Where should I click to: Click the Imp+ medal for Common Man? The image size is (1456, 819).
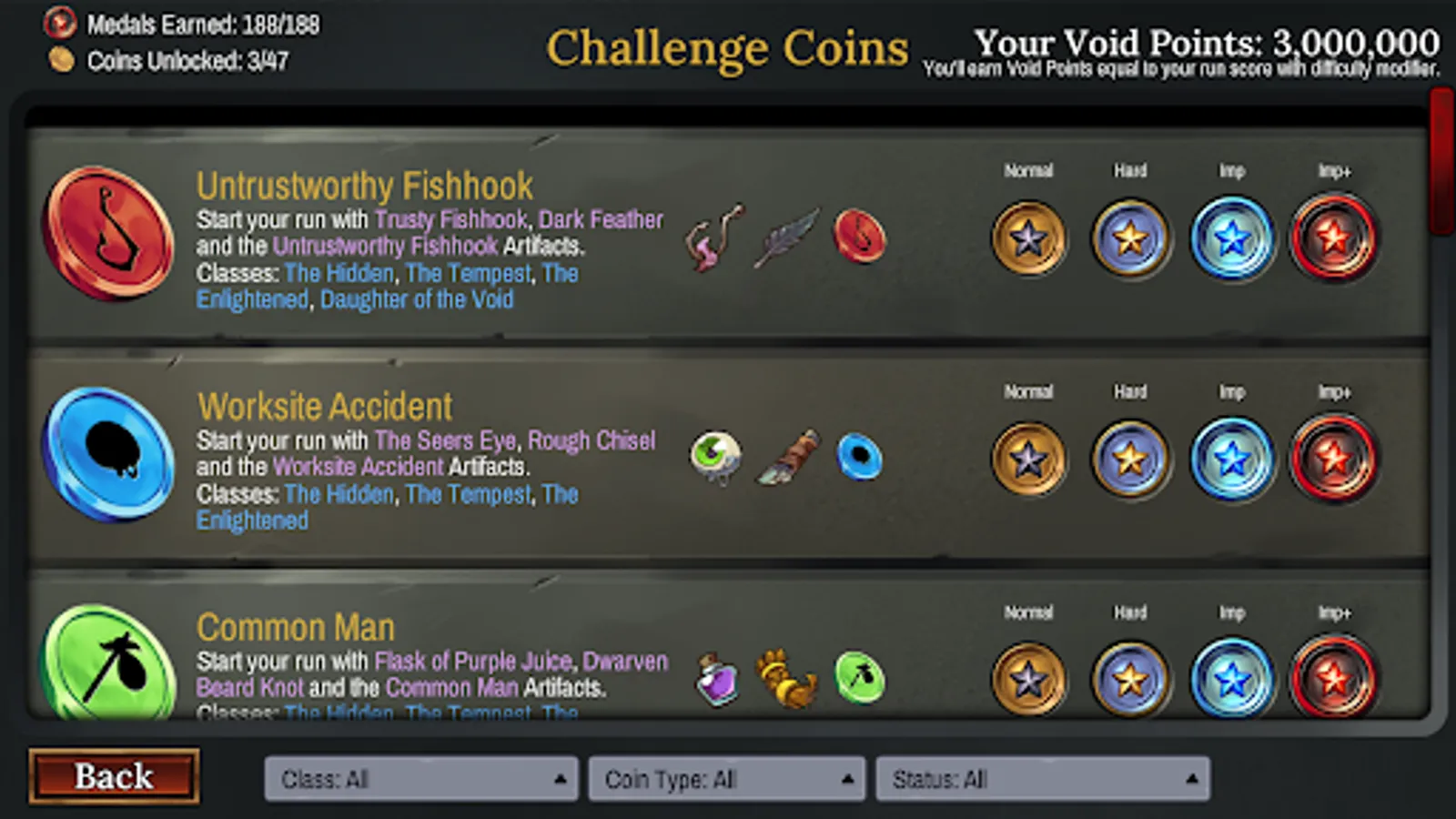(1334, 677)
